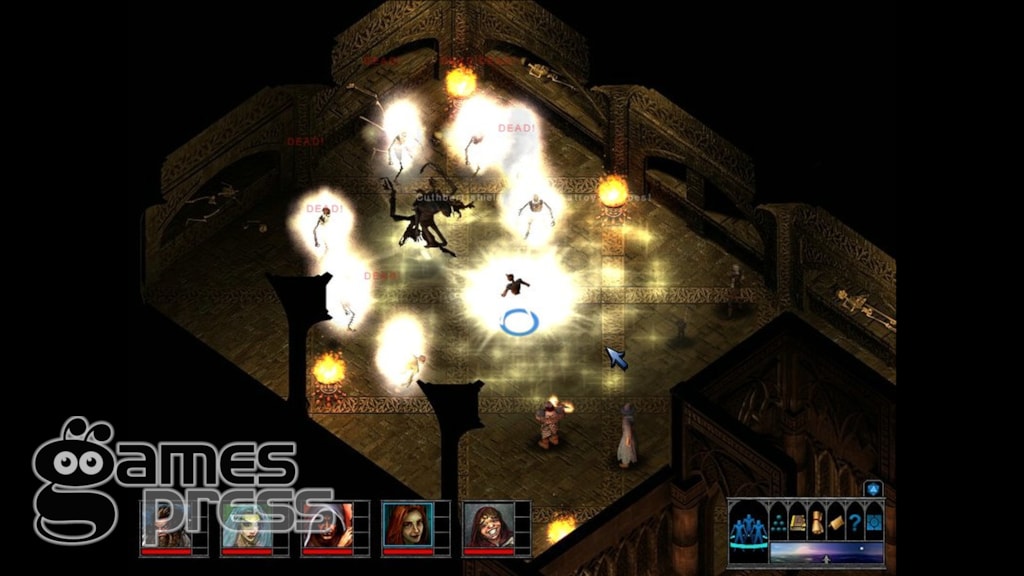Select the bearded warrior party portrait
This screenshot has width=1024, height=576.
tap(166, 524)
